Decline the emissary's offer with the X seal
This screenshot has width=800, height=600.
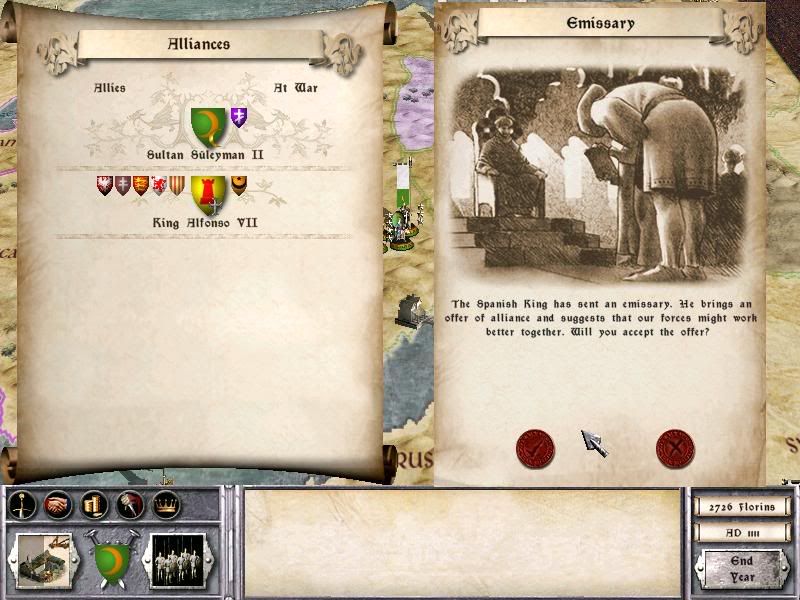675,448
